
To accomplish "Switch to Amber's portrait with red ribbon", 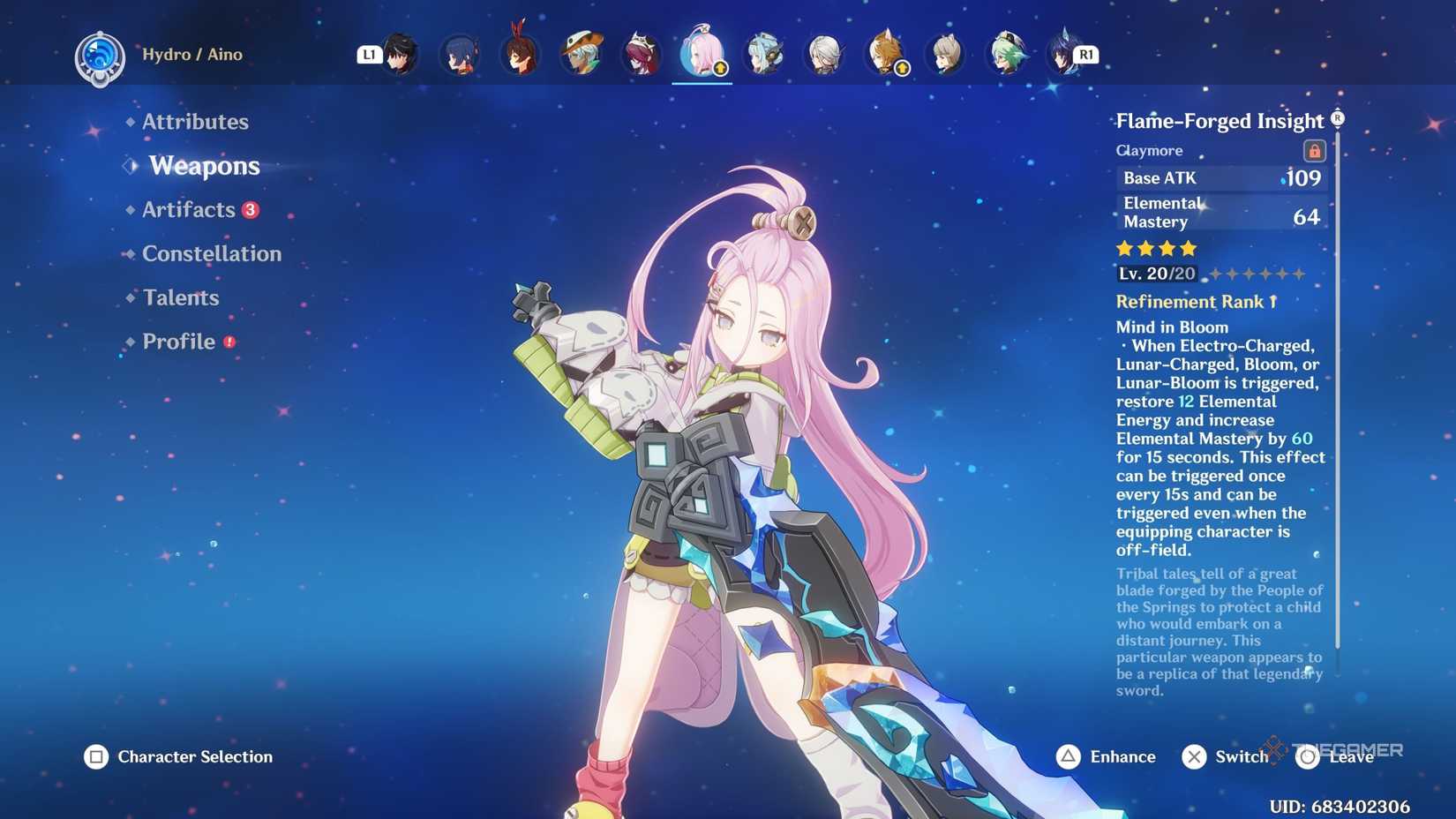I will (x=519, y=55).
